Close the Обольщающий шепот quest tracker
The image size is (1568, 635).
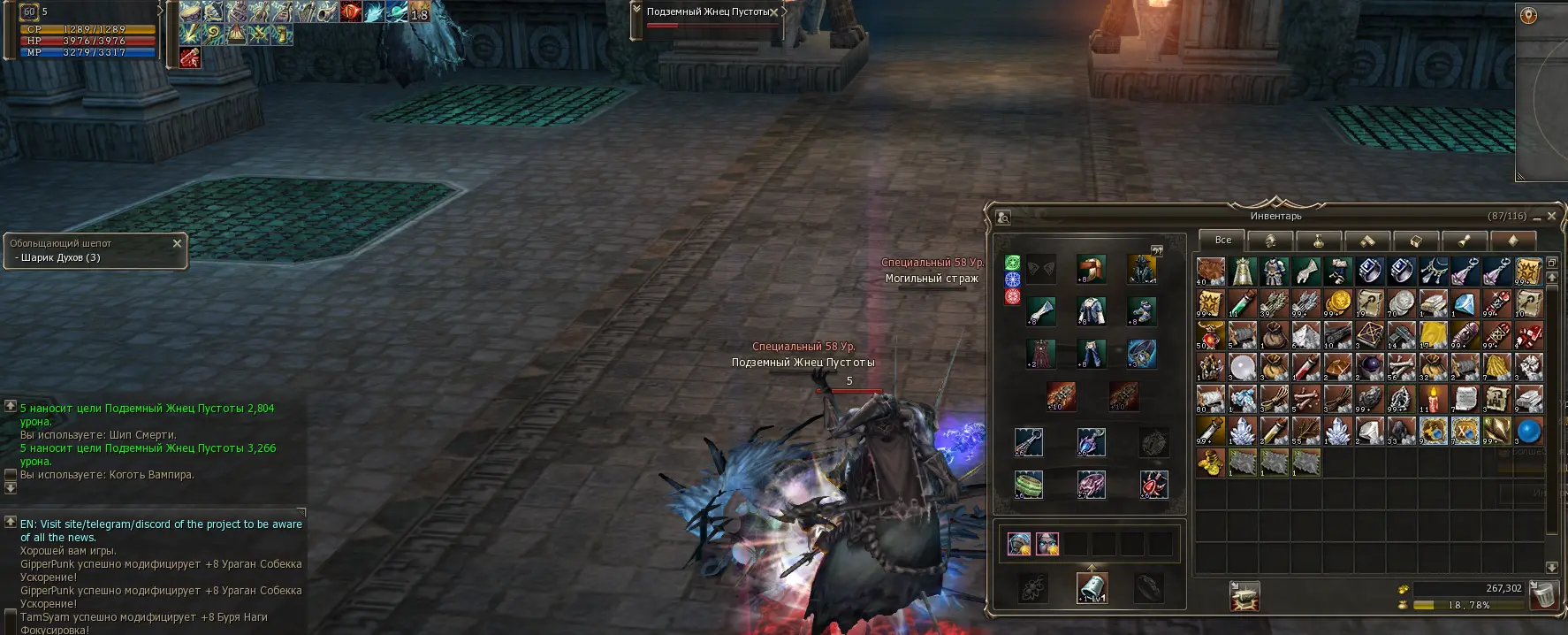177,243
